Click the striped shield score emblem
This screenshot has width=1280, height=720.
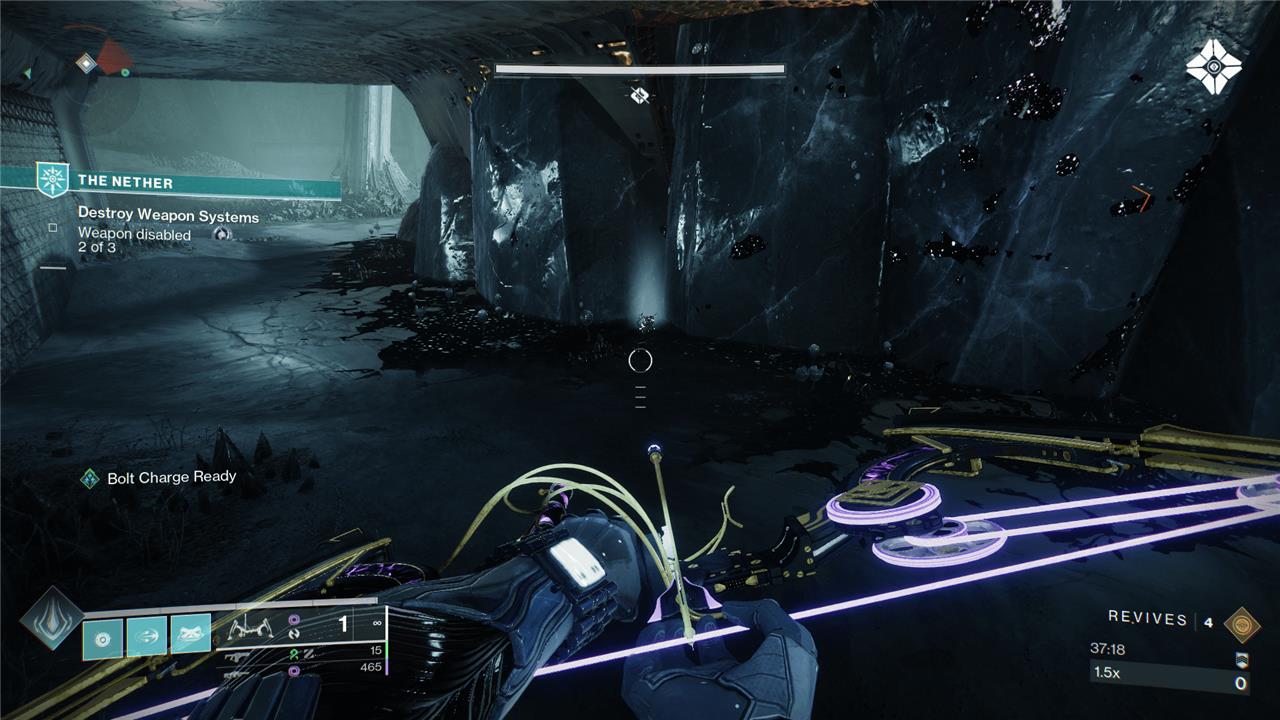[x=1243, y=662]
